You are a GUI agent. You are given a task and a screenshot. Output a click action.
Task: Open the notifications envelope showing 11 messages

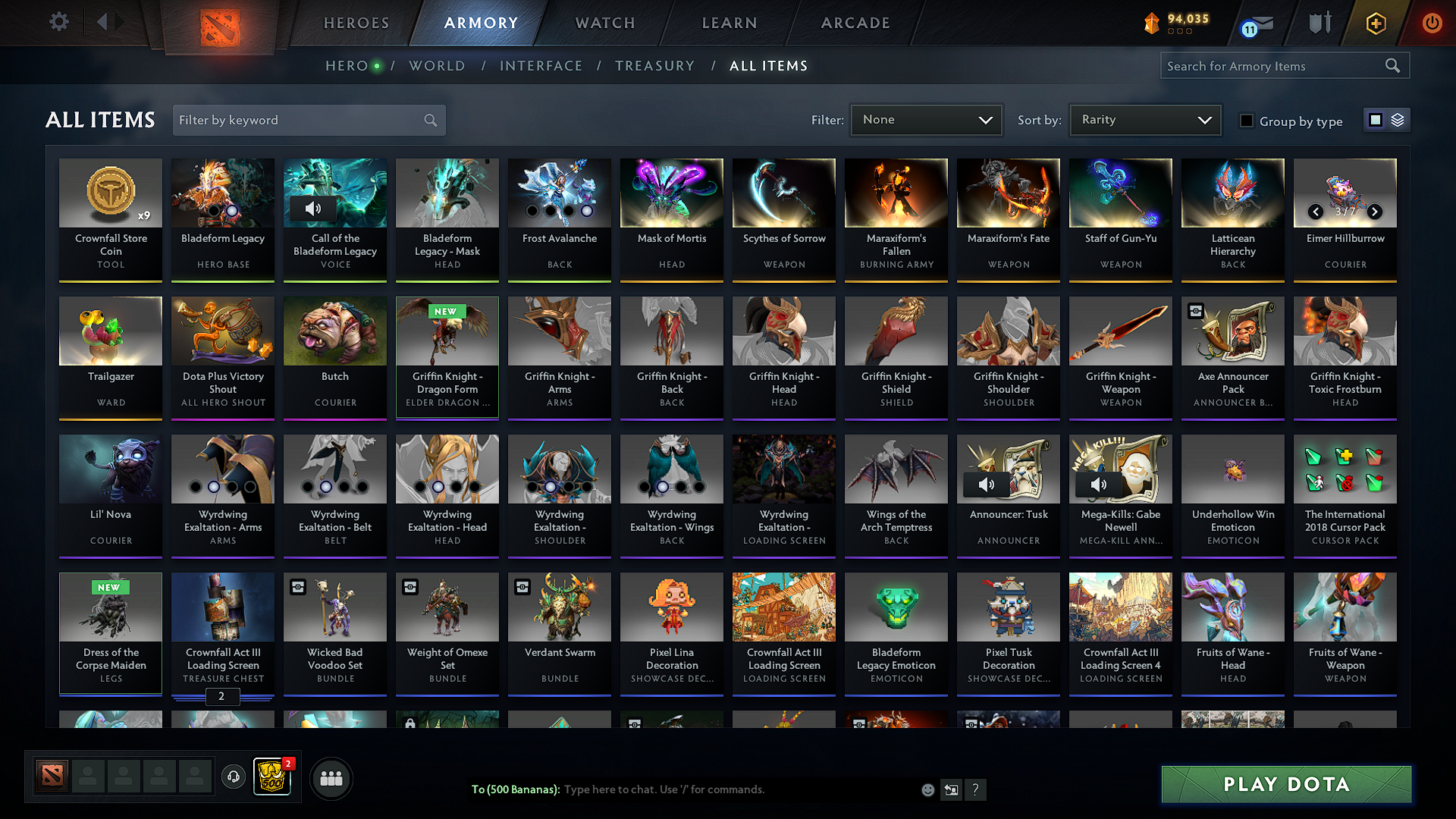pos(1259,24)
